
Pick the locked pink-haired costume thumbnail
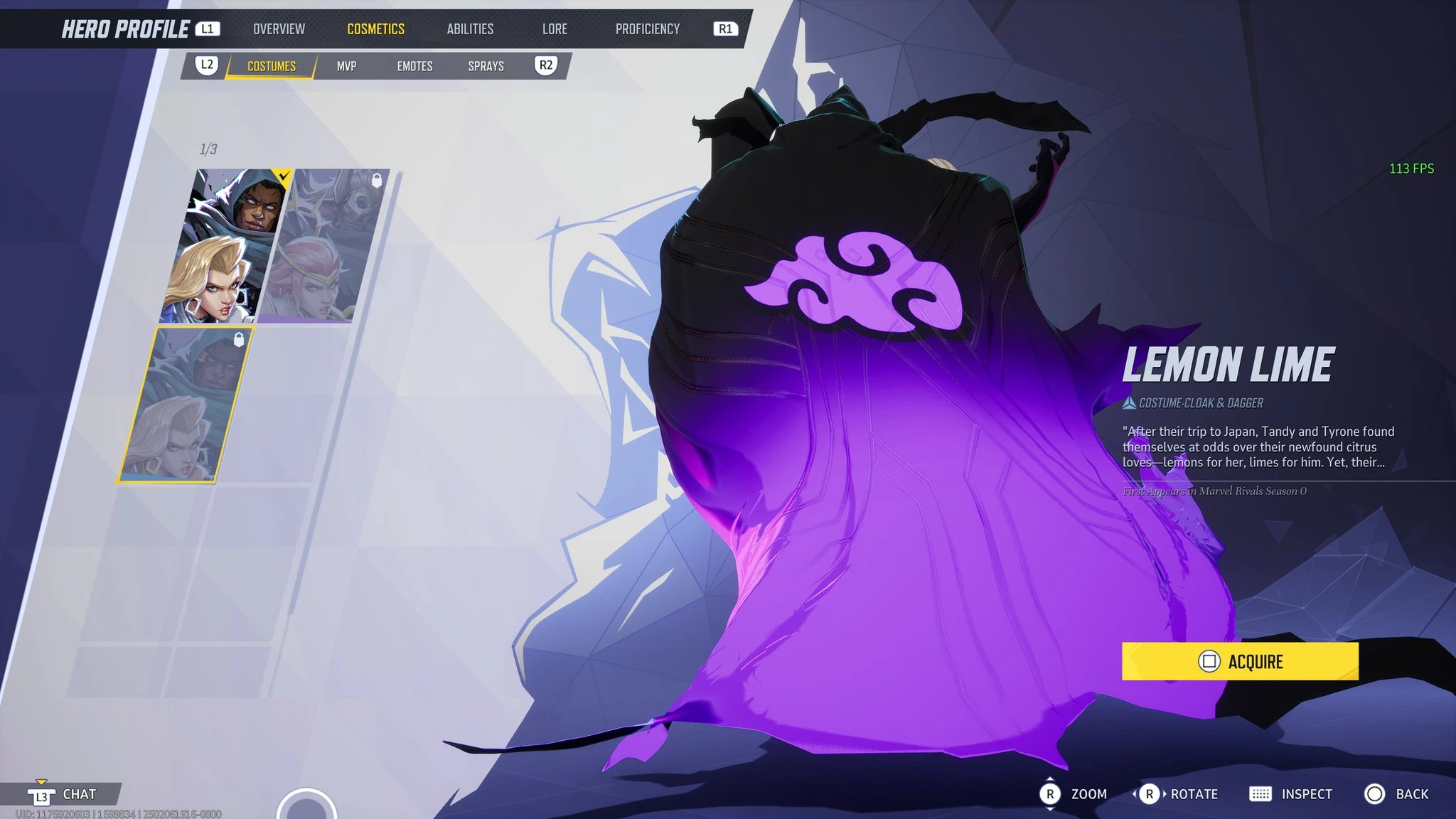pyautogui.click(x=327, y=245)
